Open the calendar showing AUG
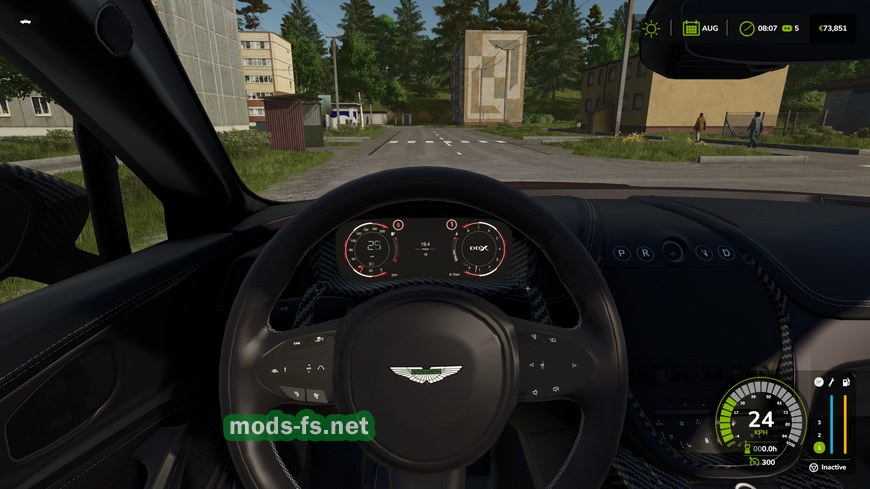 click(x=691, y=28)
